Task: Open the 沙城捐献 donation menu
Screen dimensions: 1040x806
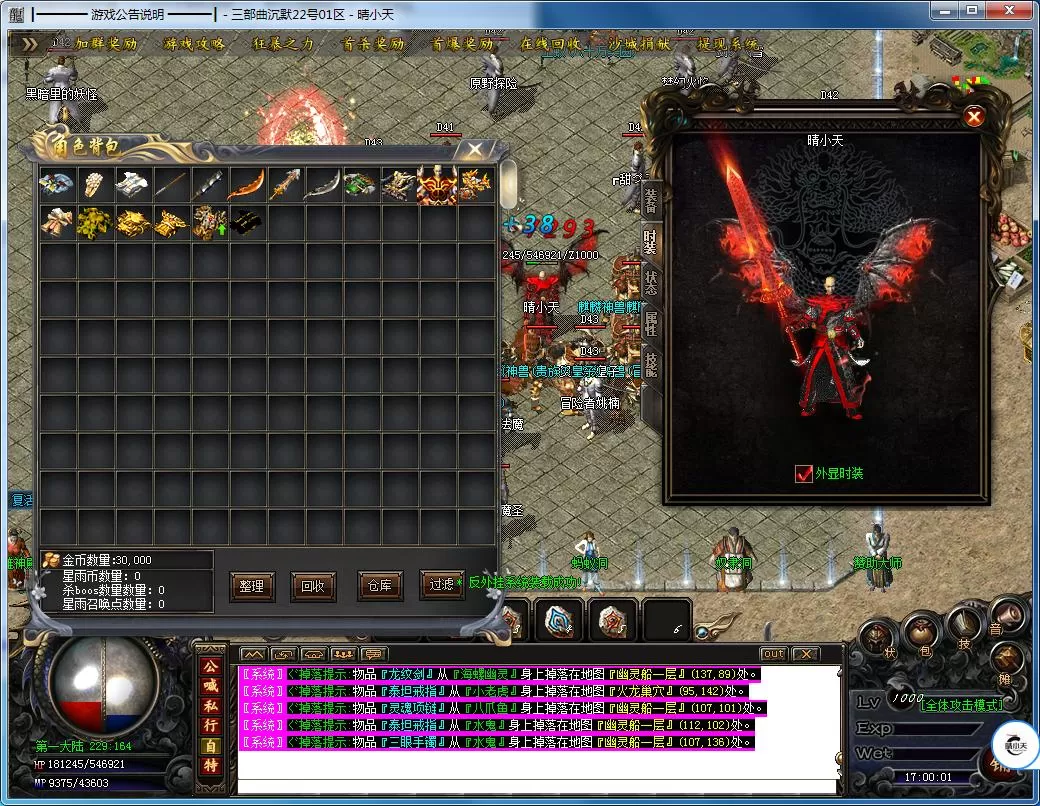Action: (x=640, y=45)
